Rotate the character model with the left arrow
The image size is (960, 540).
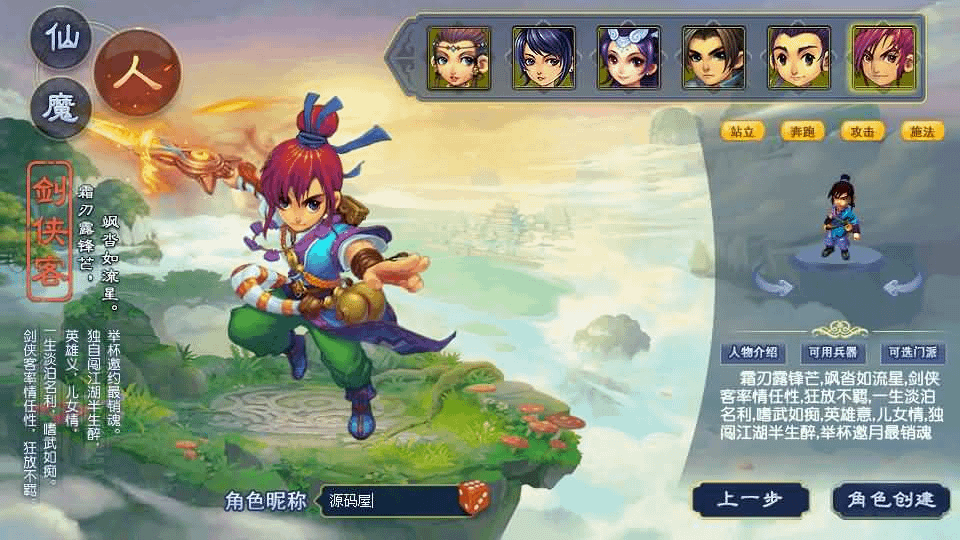(x=773, y=286)
